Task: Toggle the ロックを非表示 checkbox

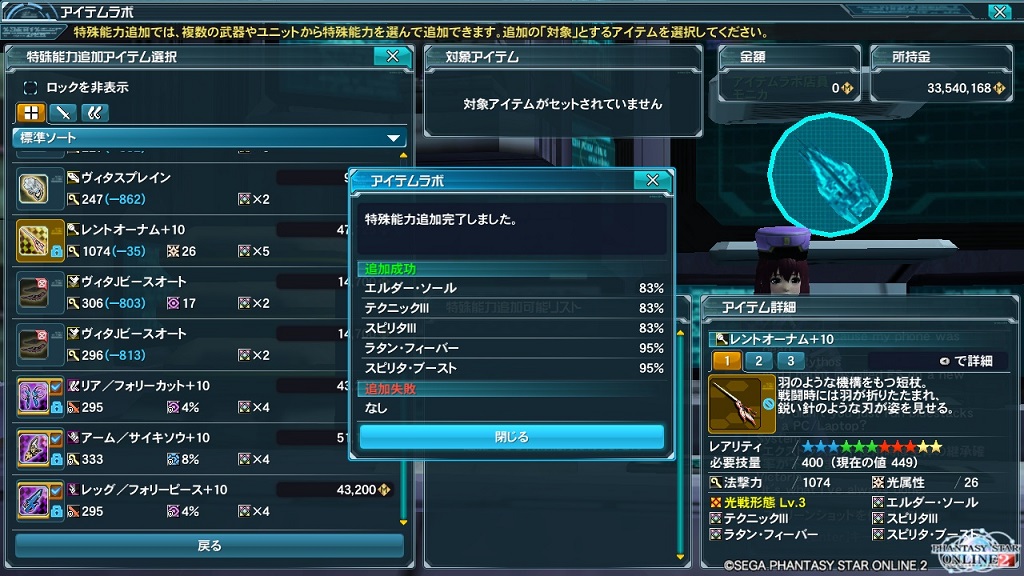Action: [x=31, y=87]
